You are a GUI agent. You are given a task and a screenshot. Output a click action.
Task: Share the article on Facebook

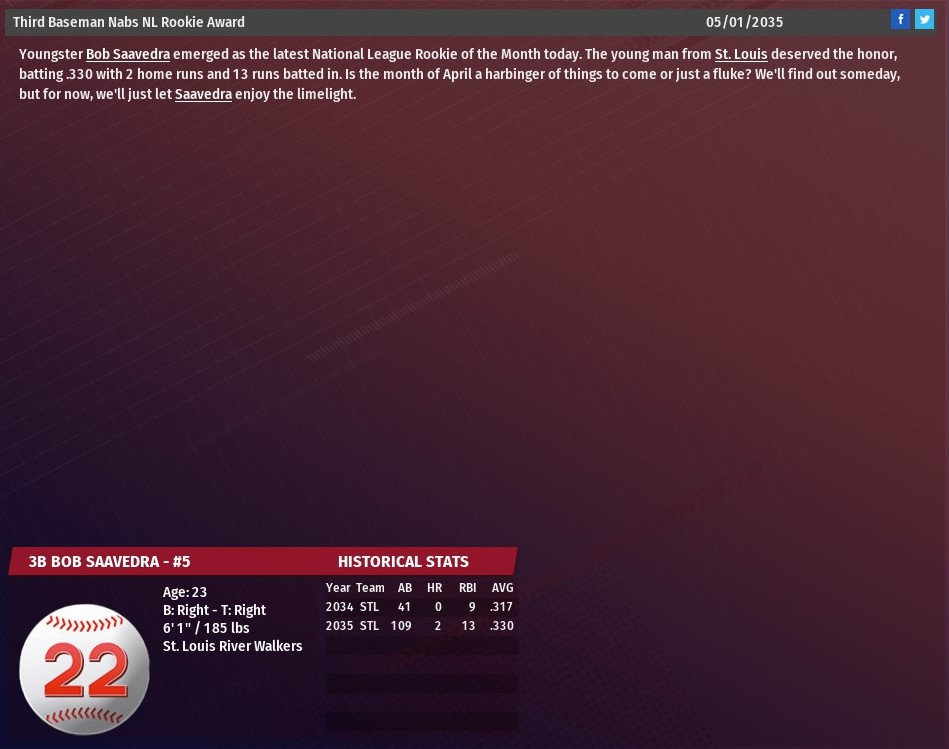[x=900, y=19]
